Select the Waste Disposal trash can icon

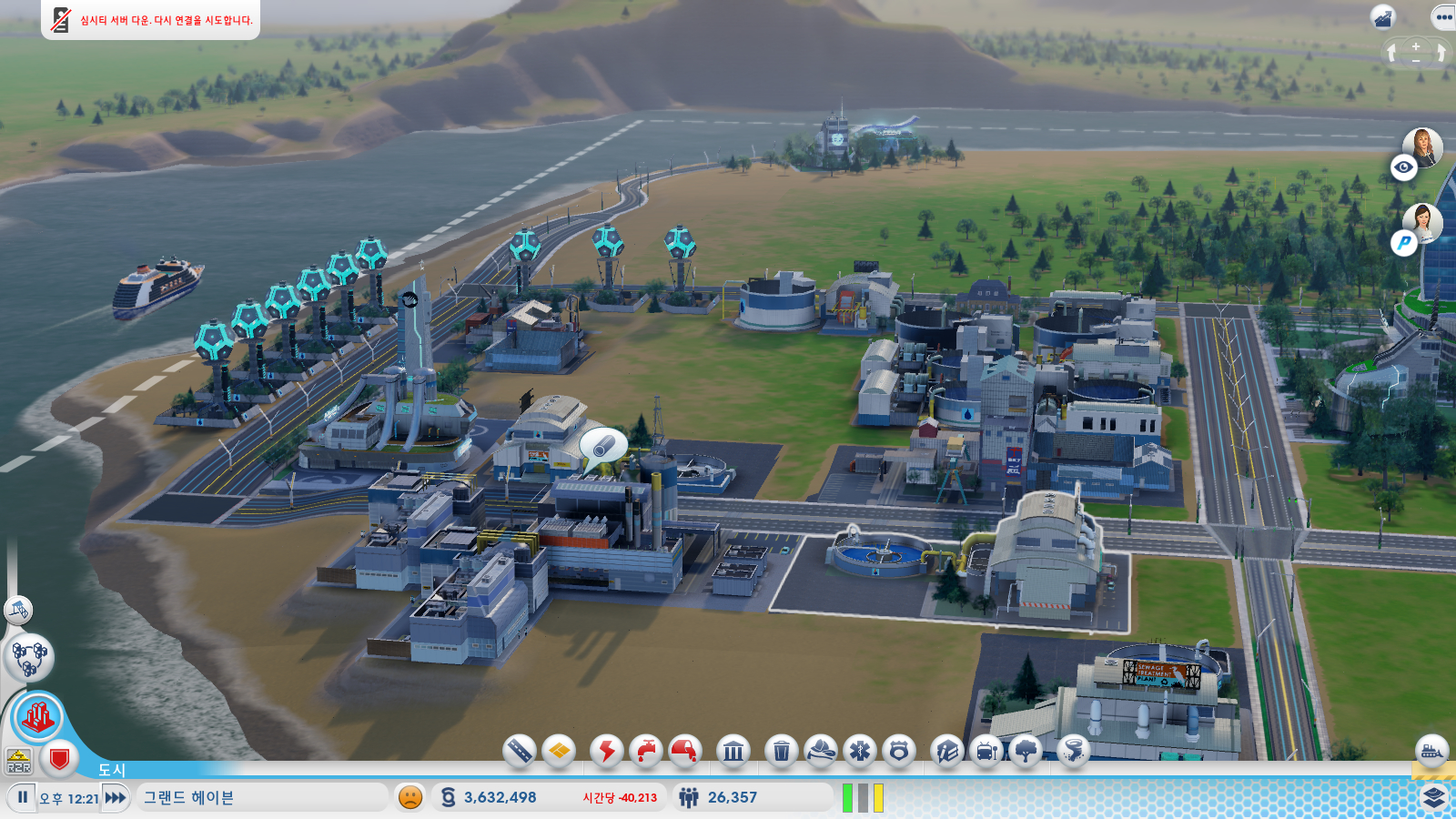click(781, 751)
